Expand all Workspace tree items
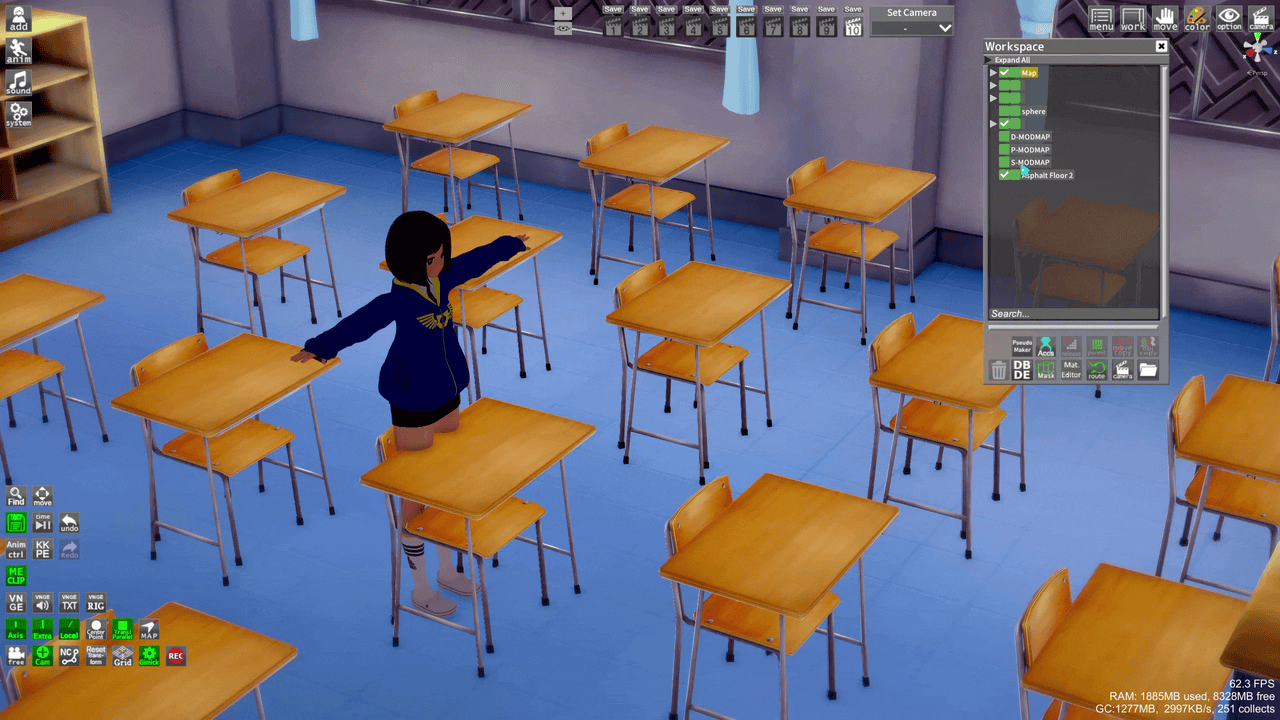This screenshot has width=1280, height=720. (1012, 60)
